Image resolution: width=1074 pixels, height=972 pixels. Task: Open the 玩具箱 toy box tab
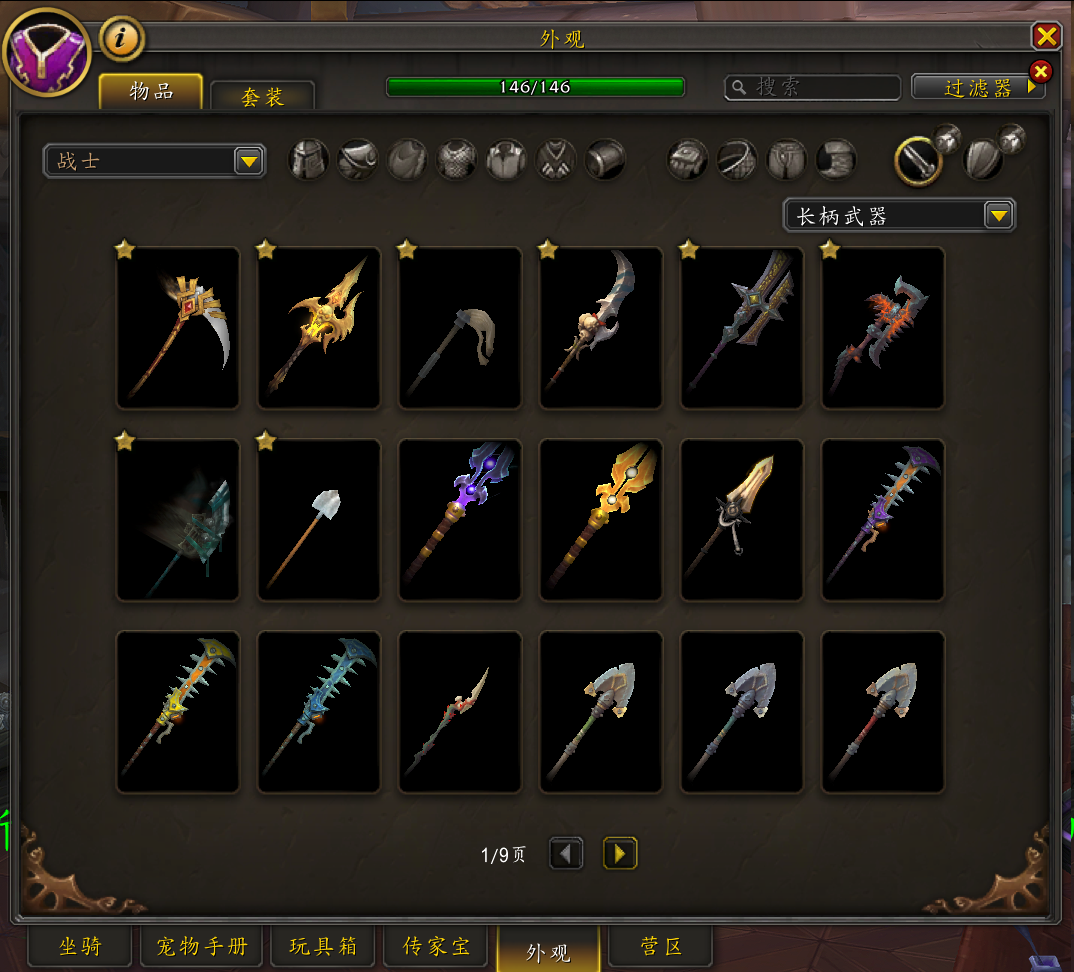pyautogui.click(x=323, y=946)
